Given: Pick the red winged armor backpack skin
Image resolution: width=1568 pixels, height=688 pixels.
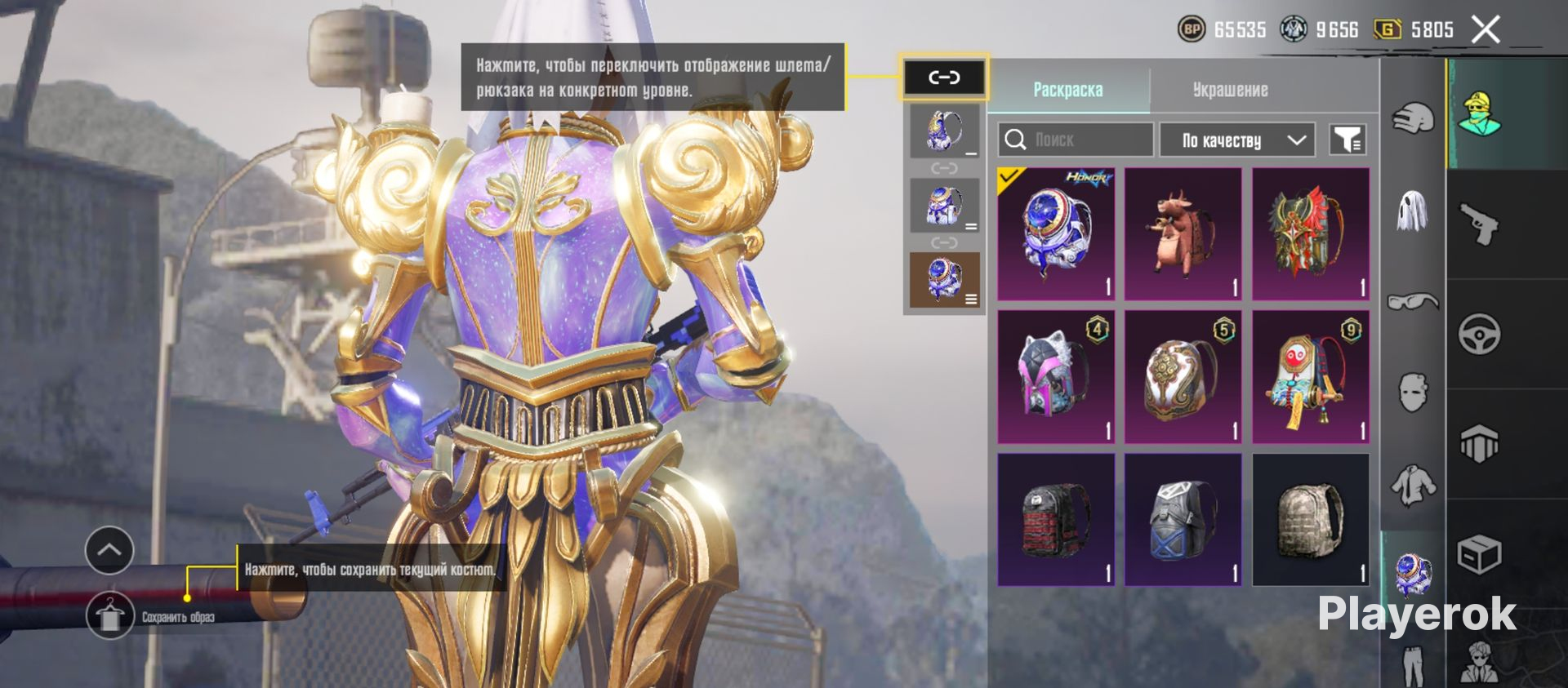Looking at the screenshot, I should [1310, 234].
